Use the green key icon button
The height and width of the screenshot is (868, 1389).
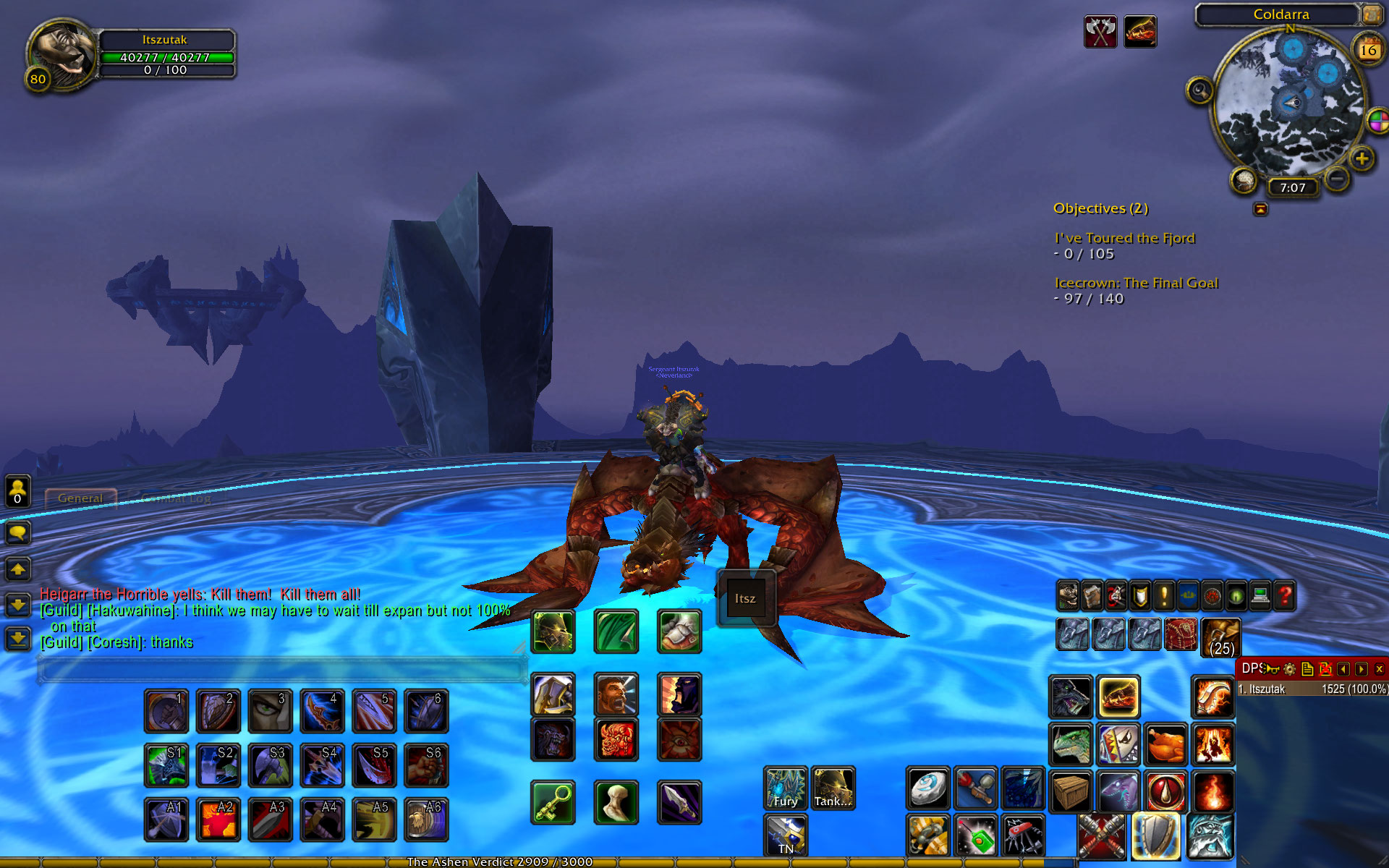click(553, 802)
